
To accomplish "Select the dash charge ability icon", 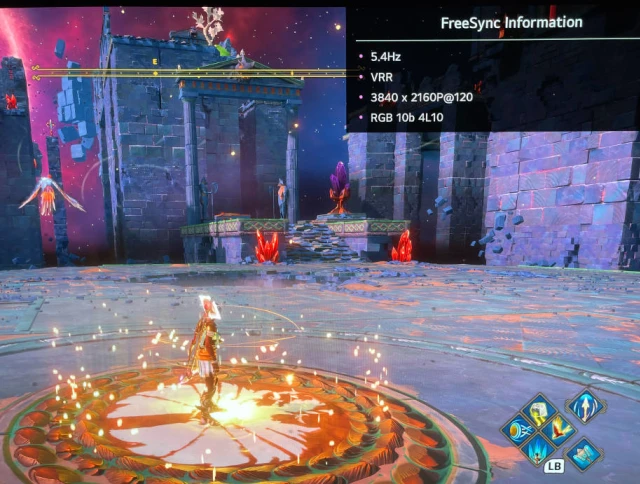I will (520, 429).
